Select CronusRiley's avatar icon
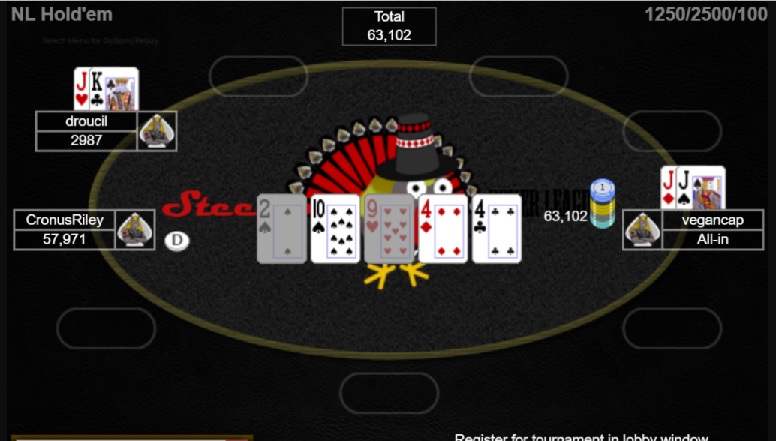Screen dimensions: 776x441 [135, 230]
